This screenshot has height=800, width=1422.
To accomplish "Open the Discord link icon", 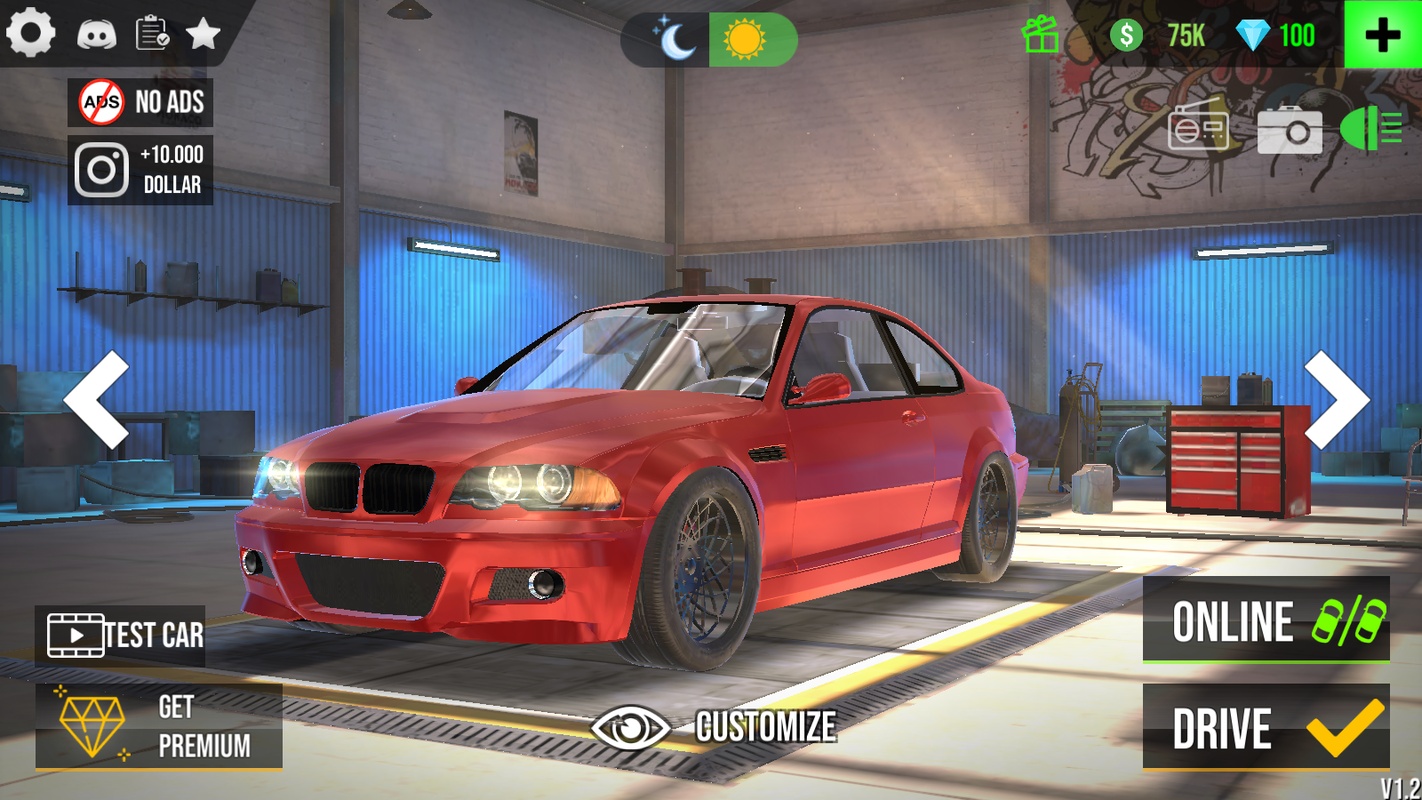I will click(x=97, y=34).
